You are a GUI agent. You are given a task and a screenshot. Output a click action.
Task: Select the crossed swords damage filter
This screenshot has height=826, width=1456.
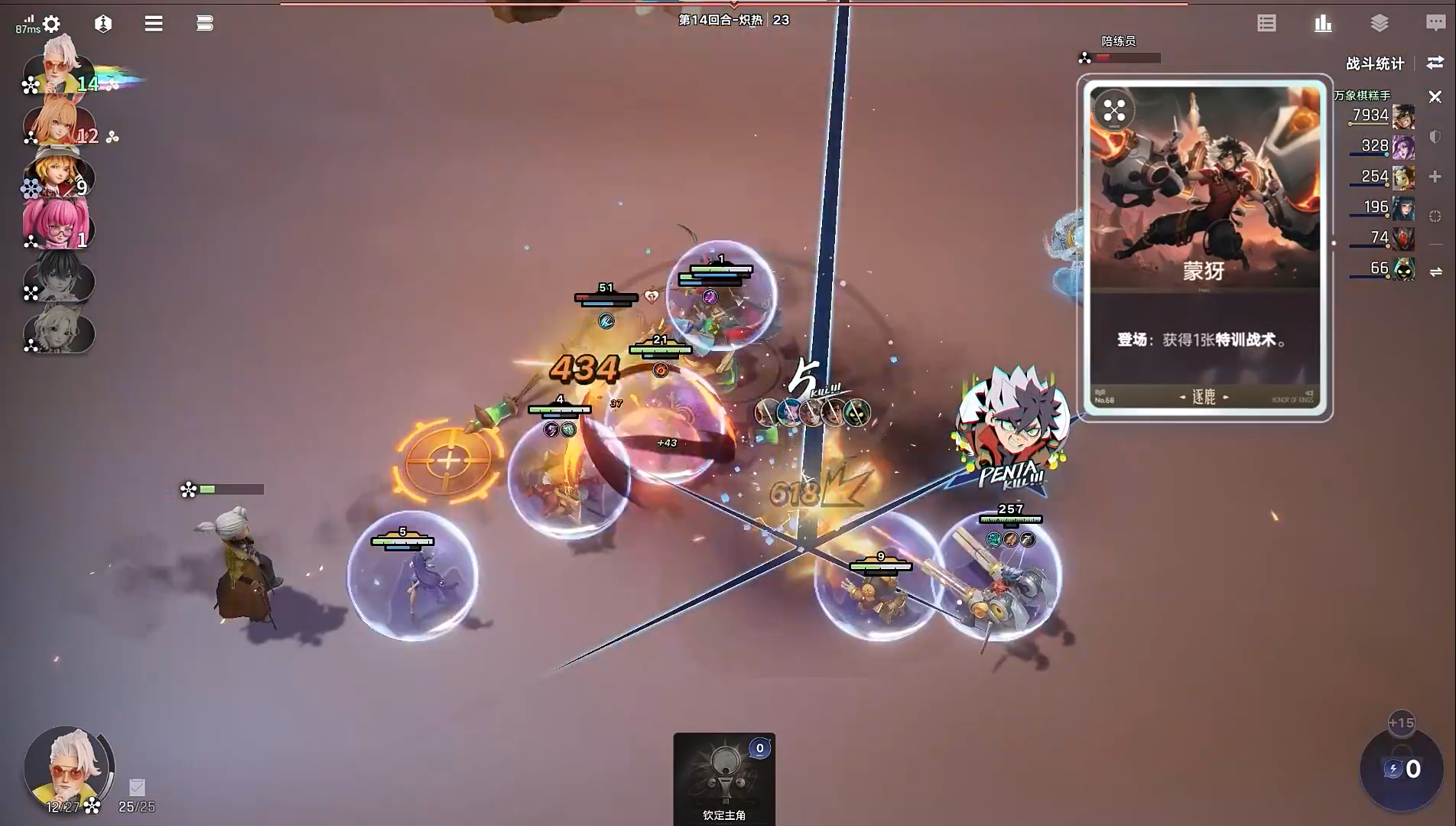pos(1435,97)
